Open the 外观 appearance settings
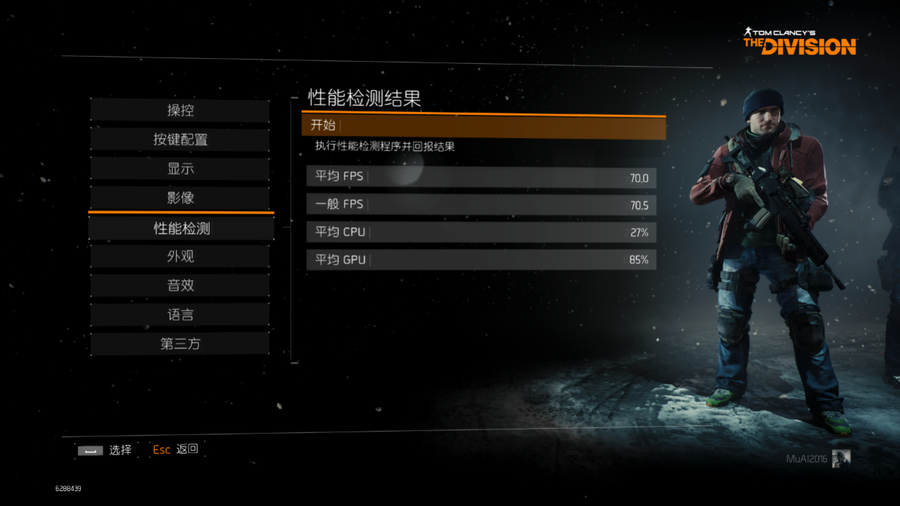The height and width of the screenshot is (506, 900). click(x=180, y=257)
